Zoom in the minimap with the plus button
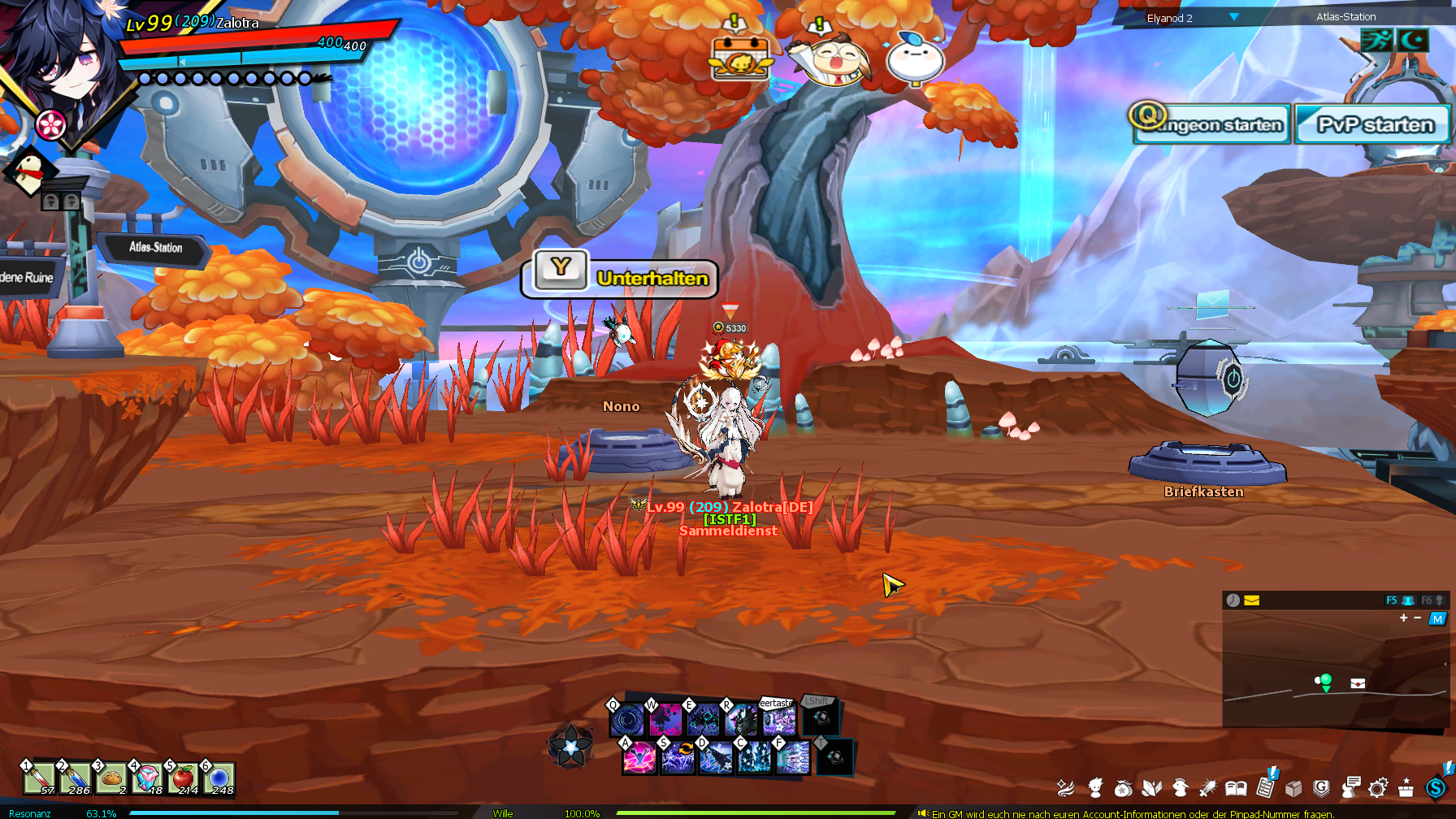Image resolution: width=1456 pixels, height=819 pixels. [1403, 618]
